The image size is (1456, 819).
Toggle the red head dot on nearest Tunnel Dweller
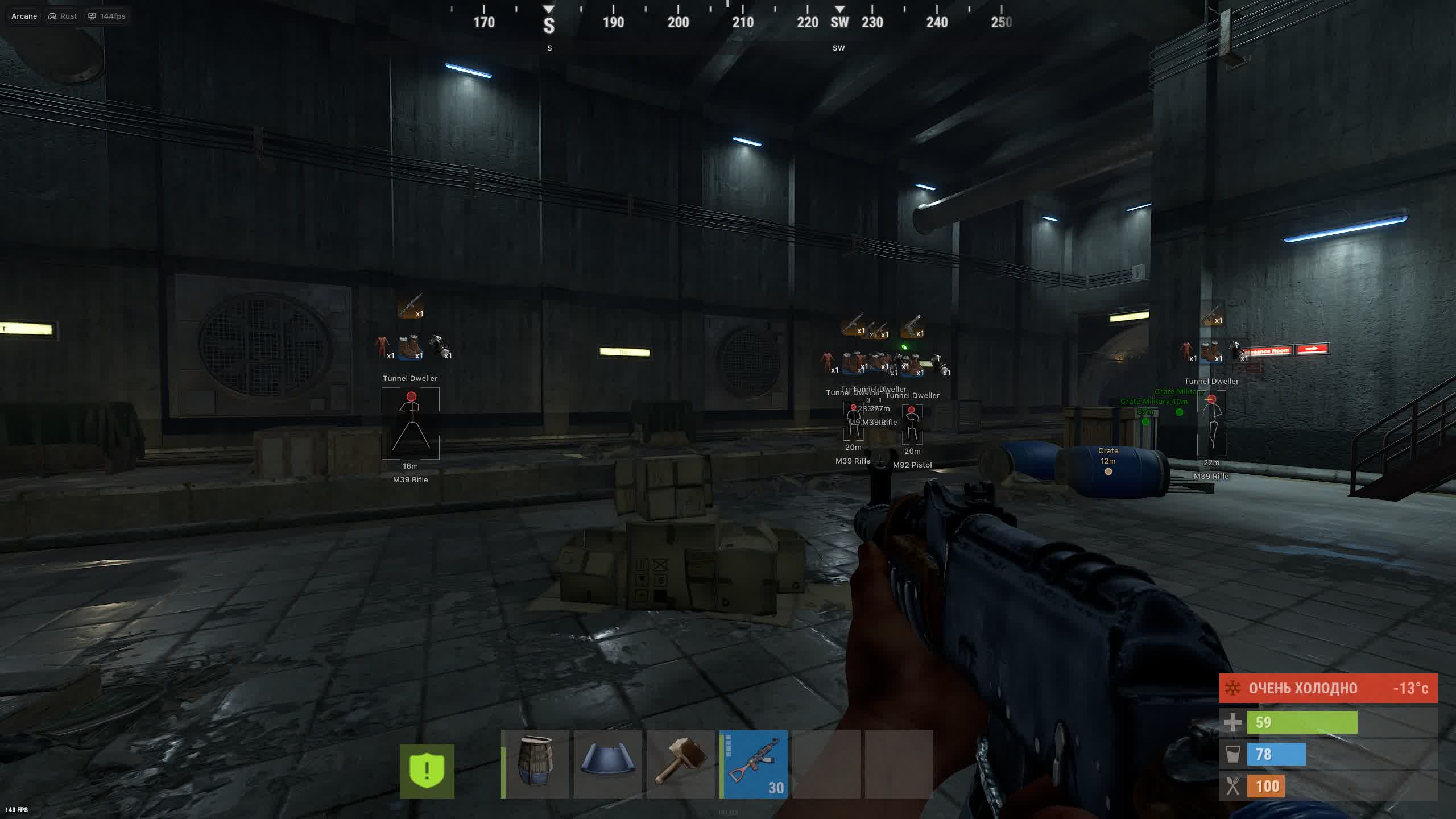411,397
